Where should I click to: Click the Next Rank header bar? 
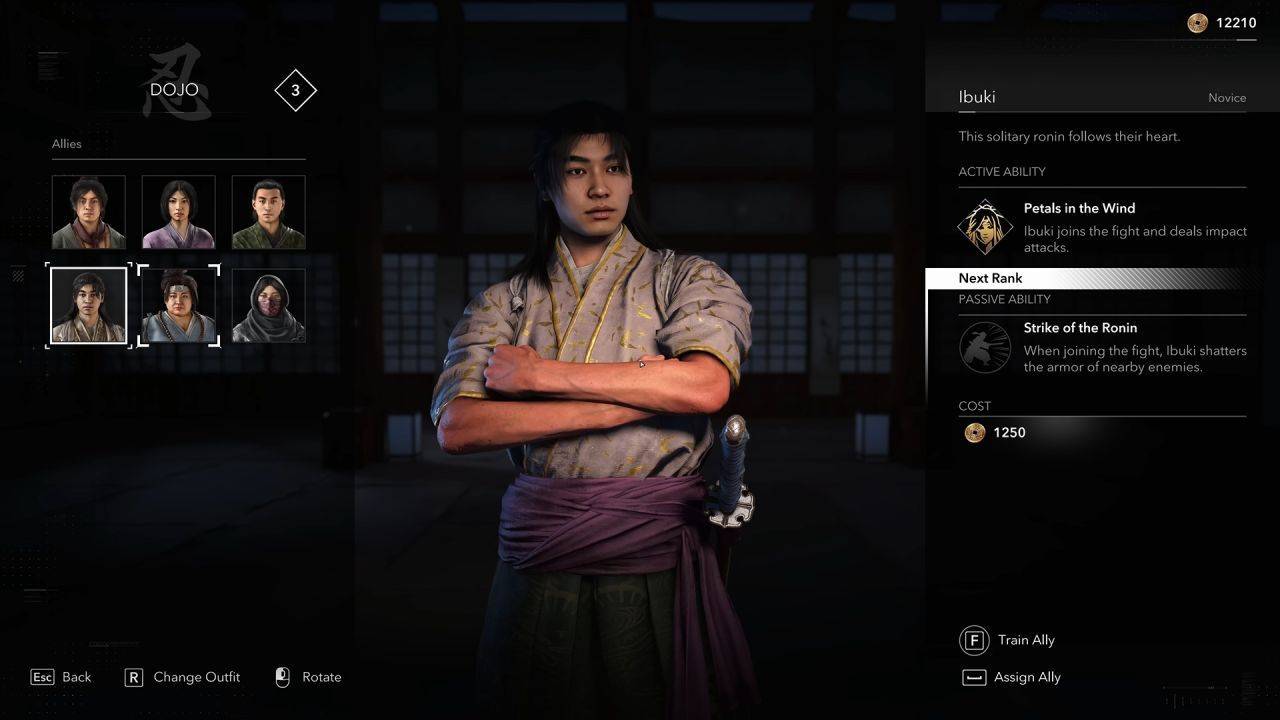click(x=1090, y=278)
